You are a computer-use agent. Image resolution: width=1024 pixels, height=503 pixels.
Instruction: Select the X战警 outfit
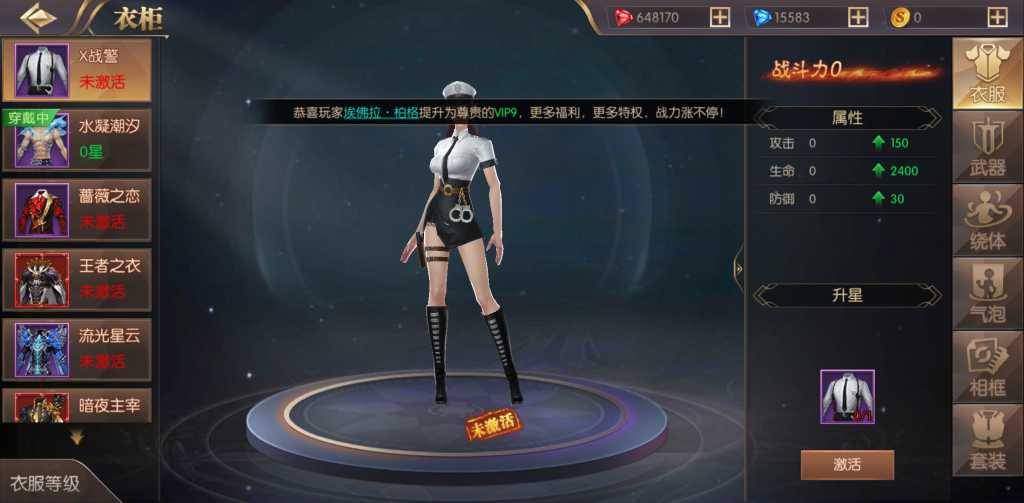tap(77, 70)
